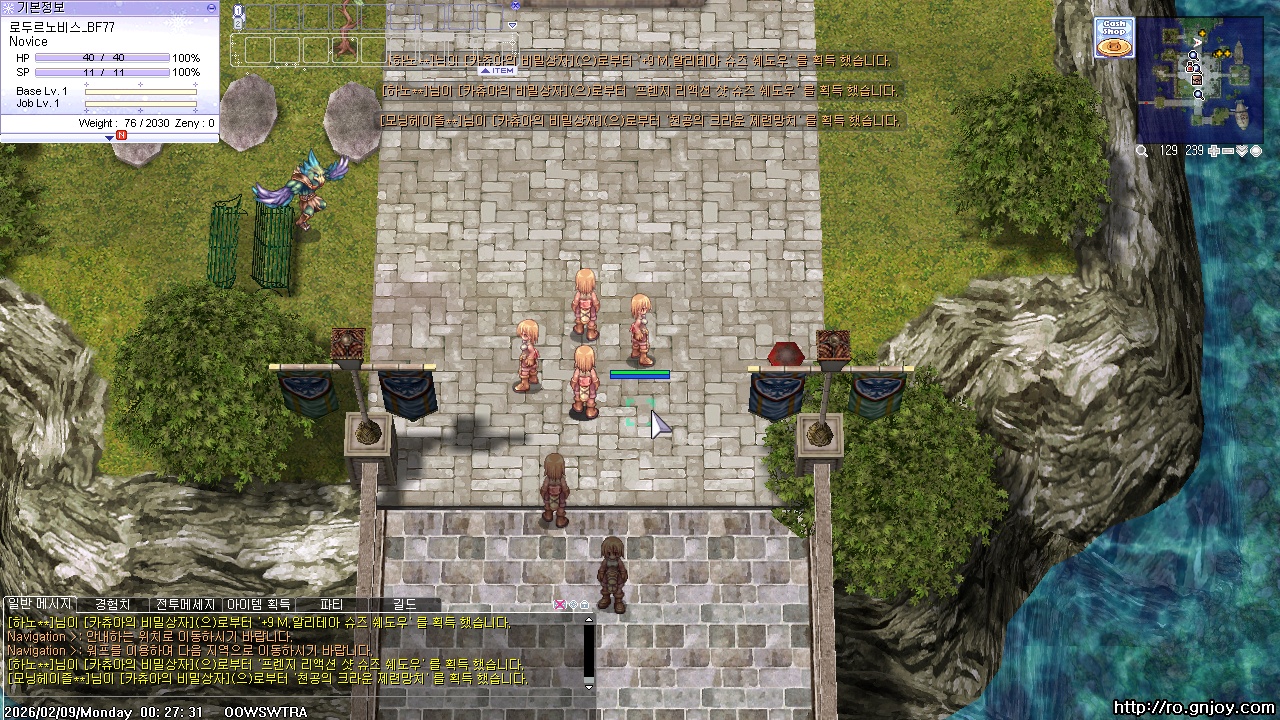Toggle the minimap round globe button
The image size is (1280, 720).
[x=1256, y=151]
